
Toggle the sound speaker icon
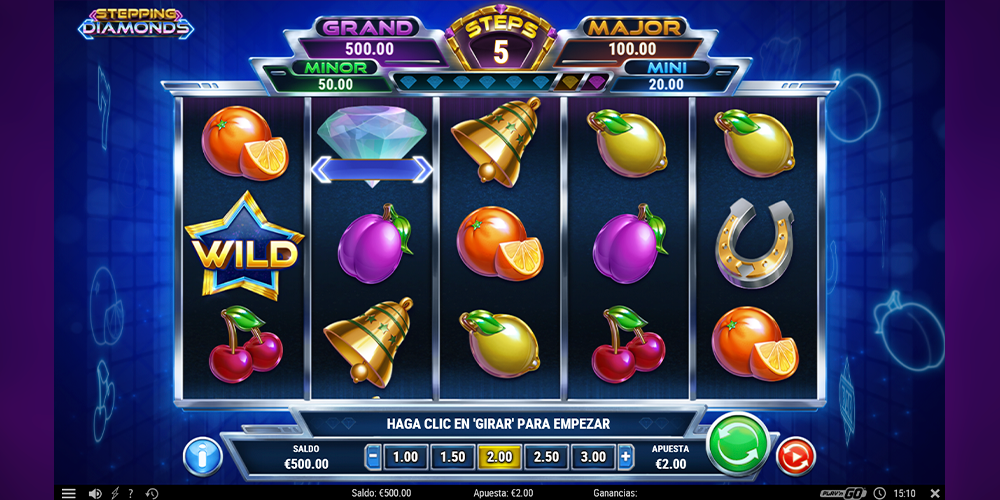pos(95,493)
